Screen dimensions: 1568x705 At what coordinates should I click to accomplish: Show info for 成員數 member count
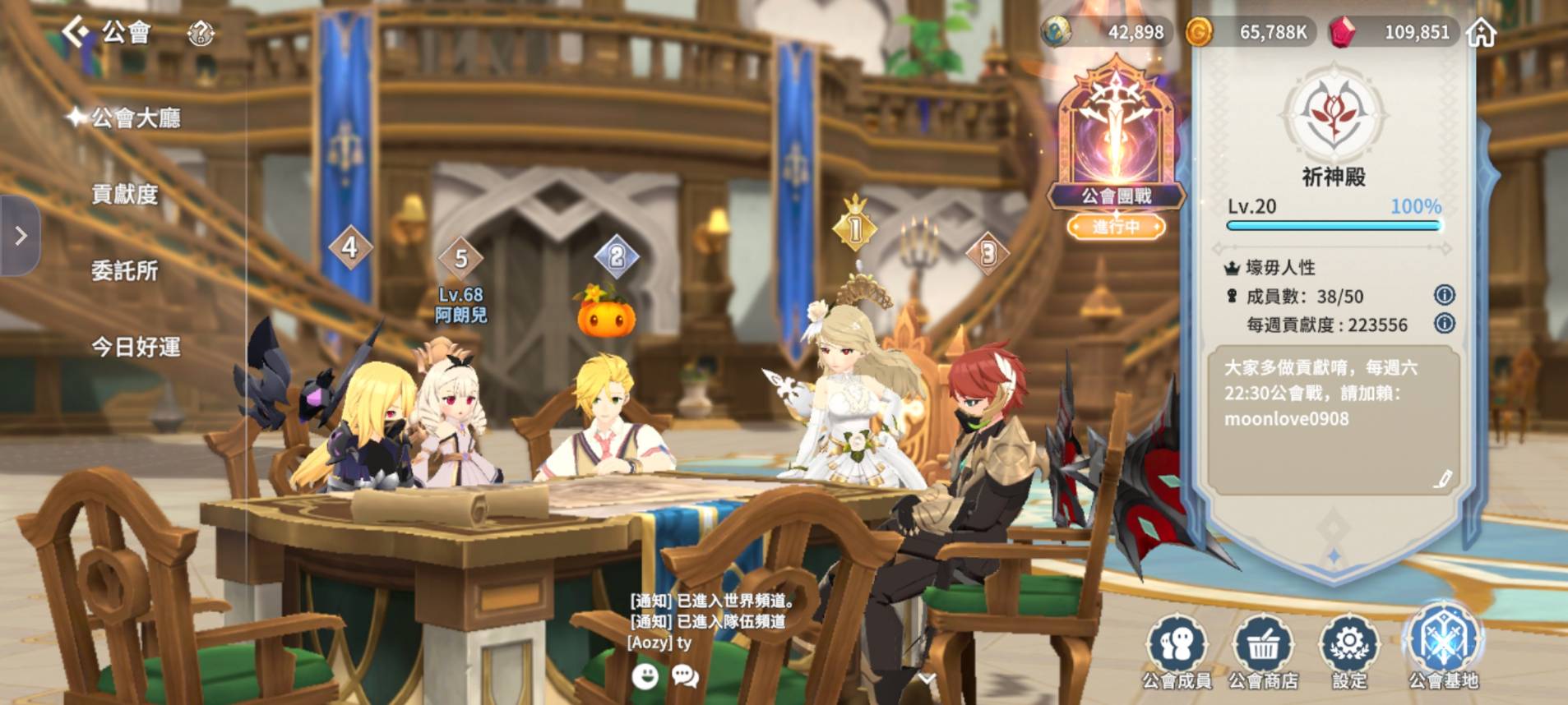[x=1444, y=296]
